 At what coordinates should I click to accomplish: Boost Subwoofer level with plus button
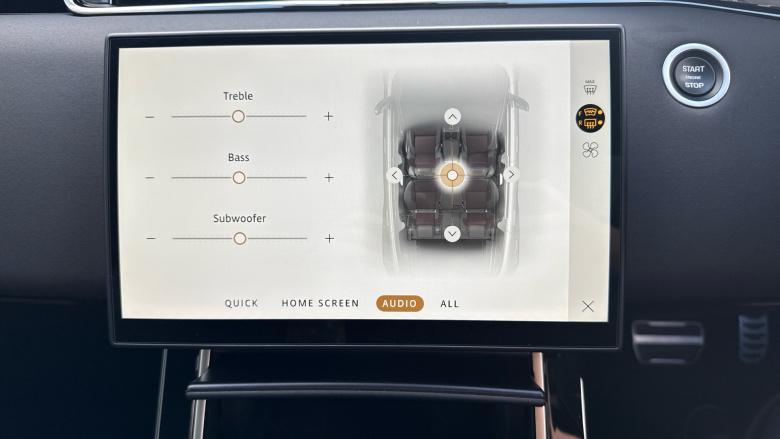pyautogui.click(x=329, y=239)
